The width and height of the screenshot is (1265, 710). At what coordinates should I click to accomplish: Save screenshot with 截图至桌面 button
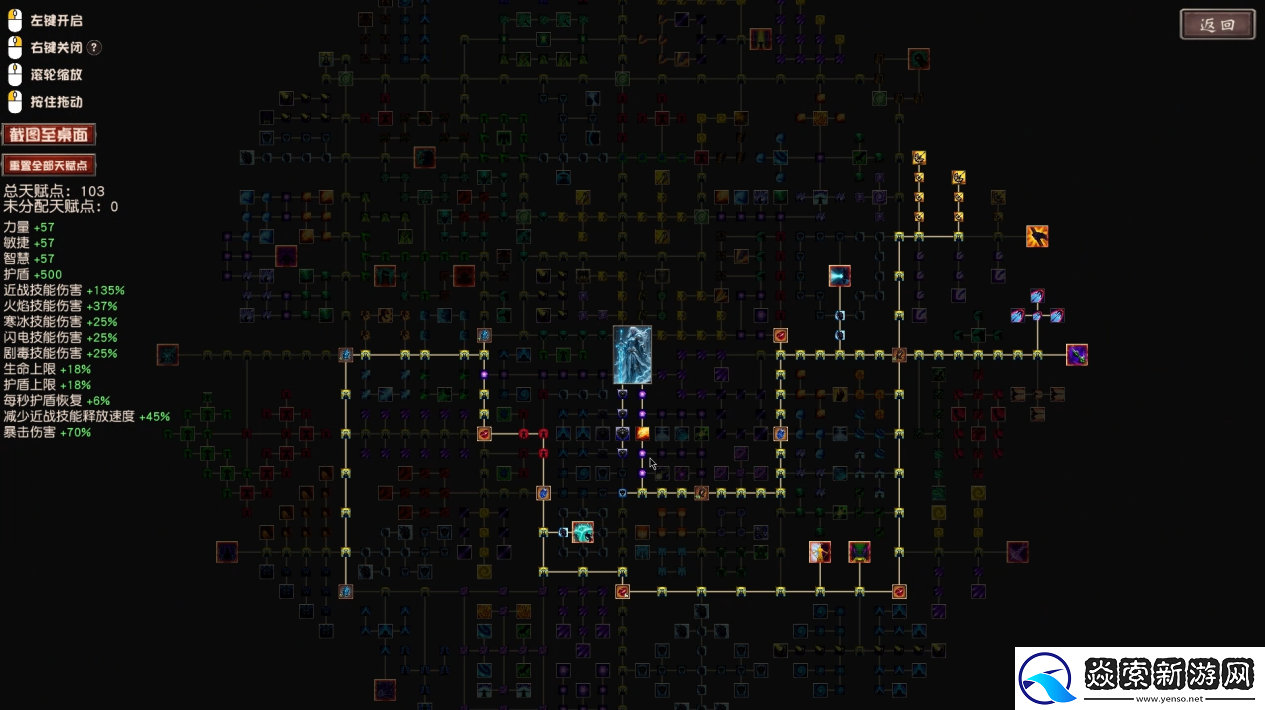tap(49, 135)
